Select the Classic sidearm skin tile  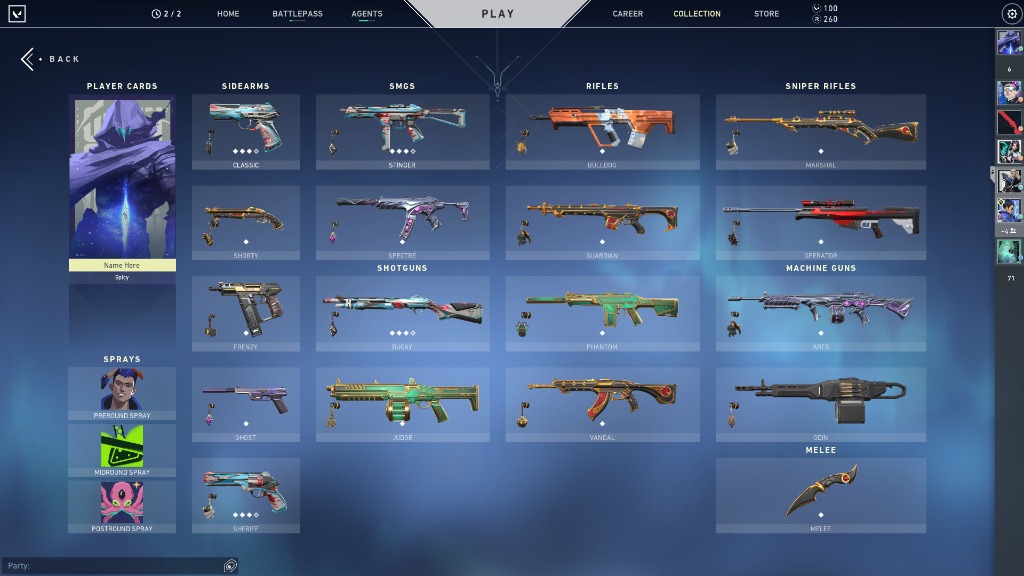[x=246, y=131]
